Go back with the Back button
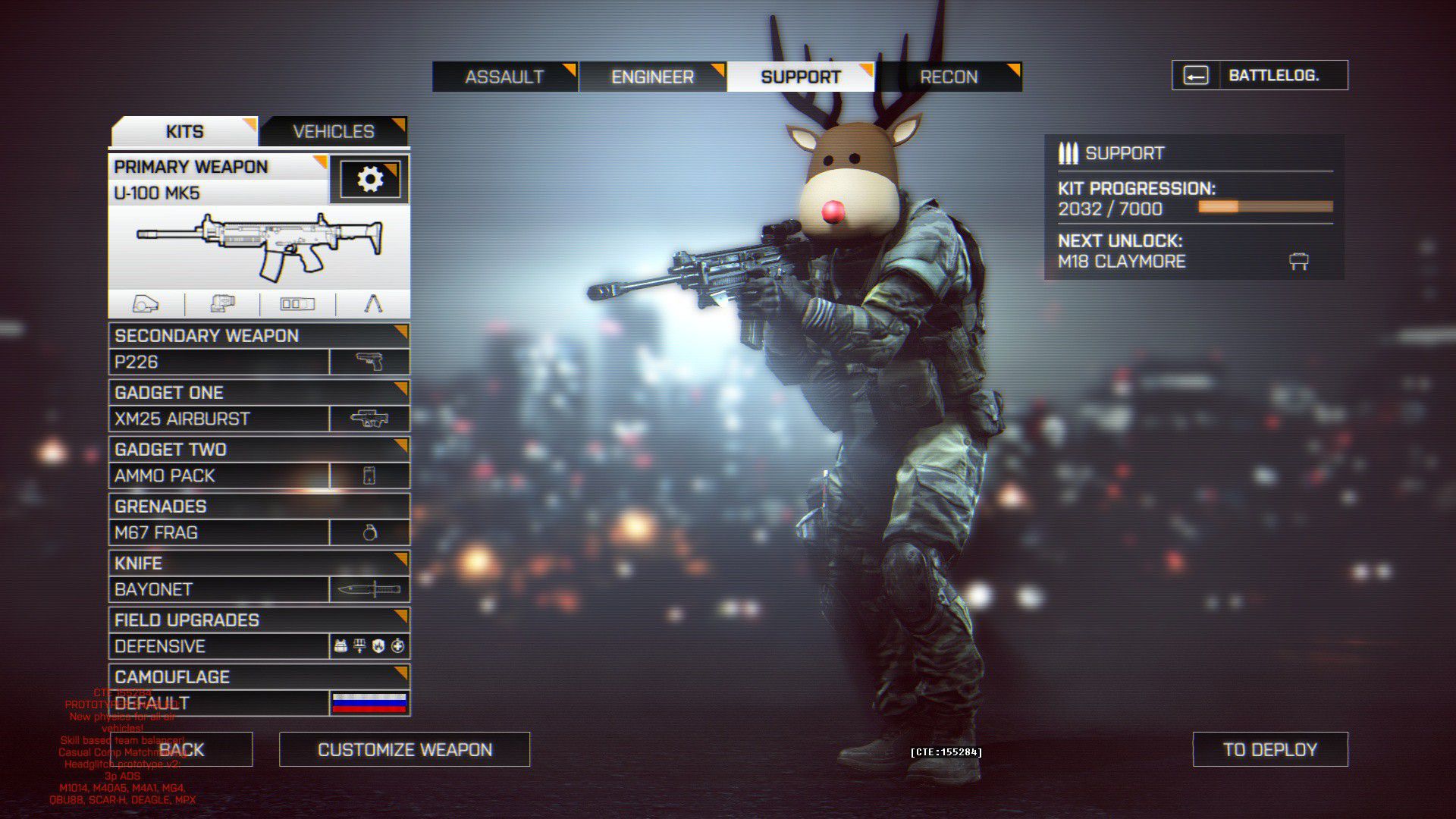Viewport: 1456px width, 819px height. (182, 749)
